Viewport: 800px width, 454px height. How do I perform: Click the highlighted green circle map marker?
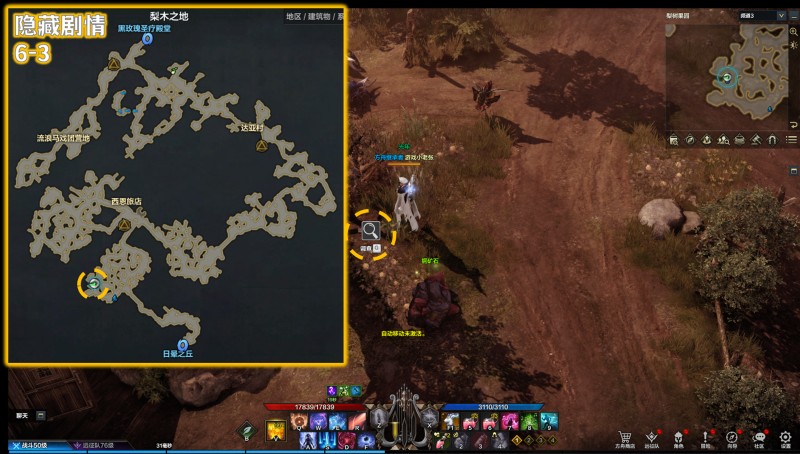pos(94,284)
